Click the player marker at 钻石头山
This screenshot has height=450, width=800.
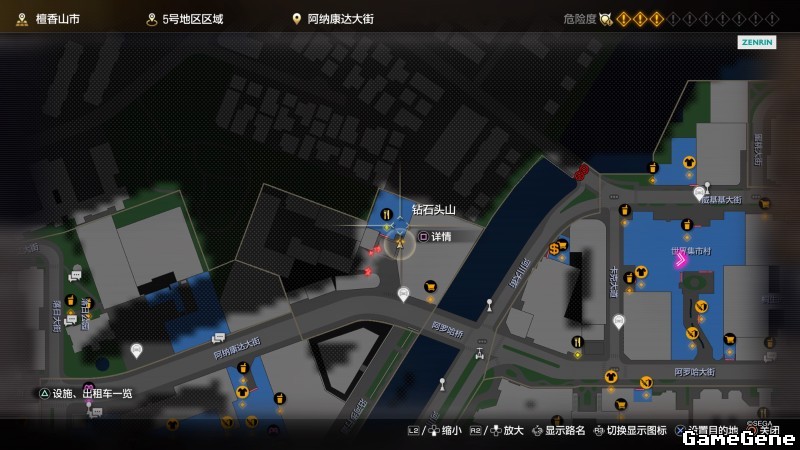point(400,241)
